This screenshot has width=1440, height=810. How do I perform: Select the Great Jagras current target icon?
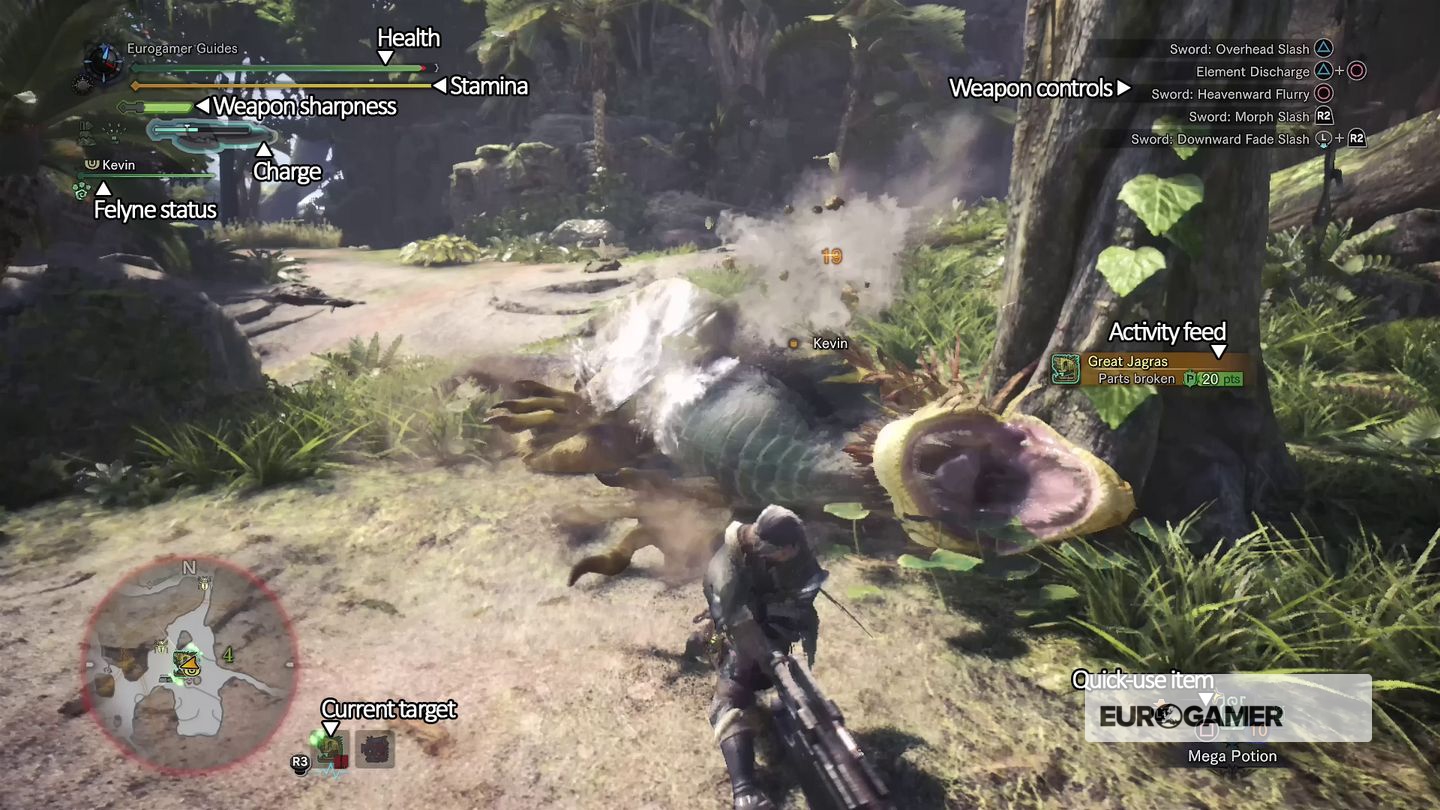pos(331,749)
